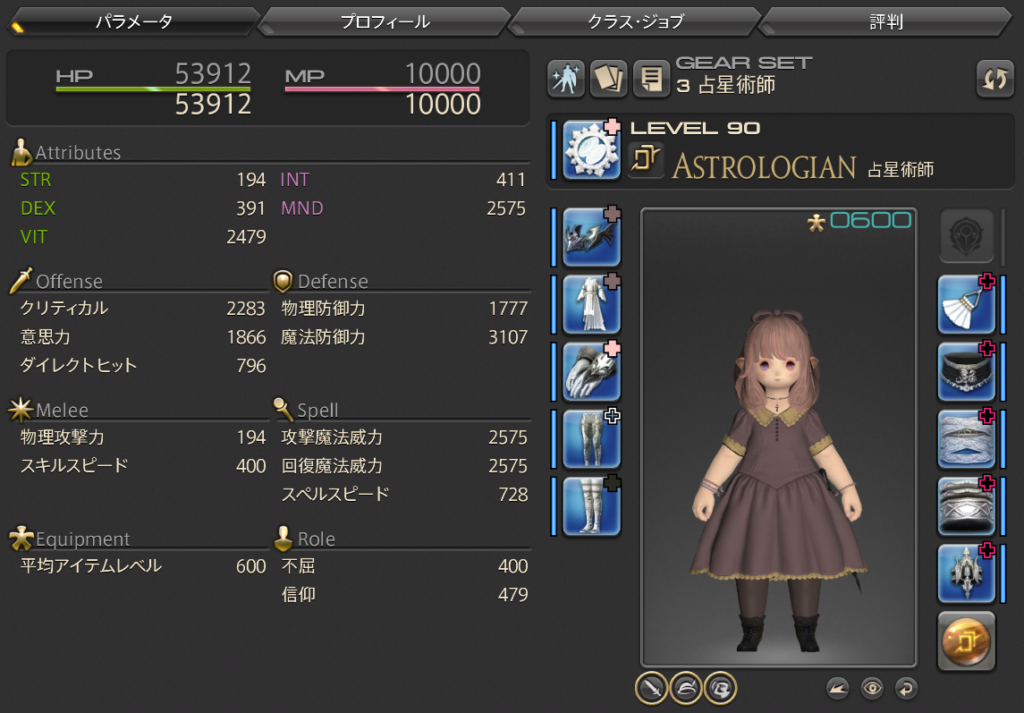The image size is (1024, 713).
Task: Select the astrolabe main weapon slot
Action: [592, 150]
